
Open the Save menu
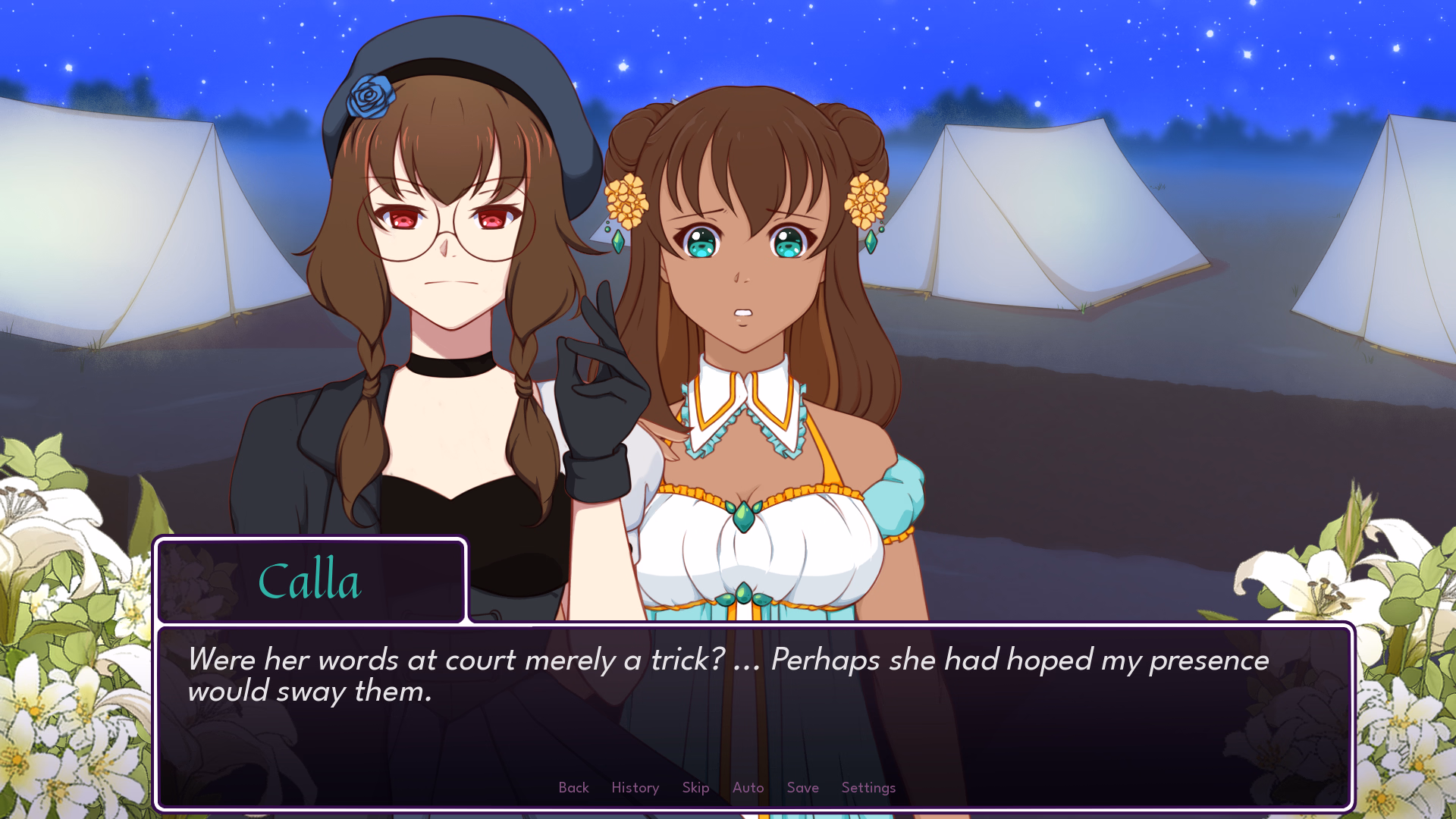pos(802,788)
